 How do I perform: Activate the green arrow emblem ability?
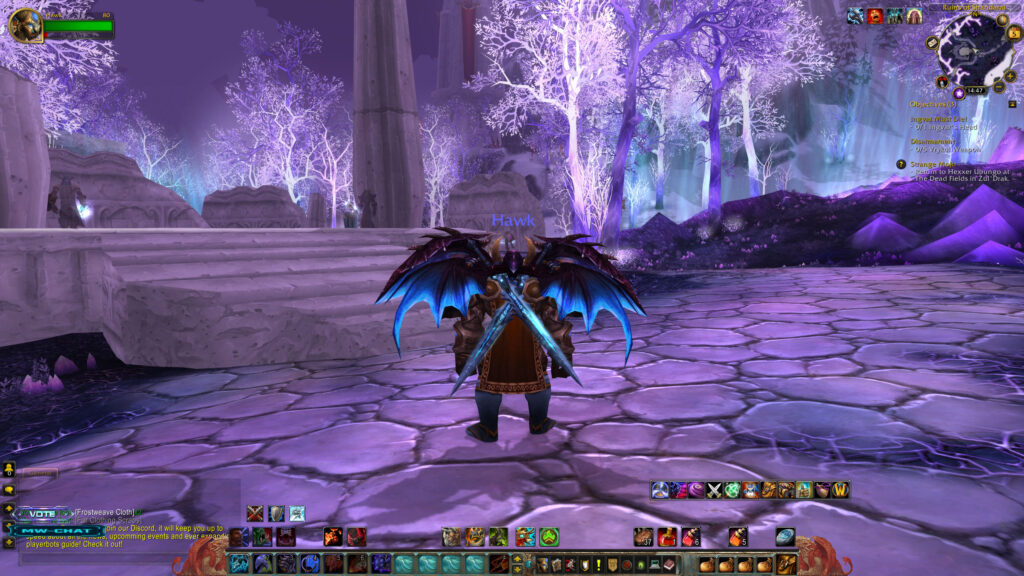point(549,537)
